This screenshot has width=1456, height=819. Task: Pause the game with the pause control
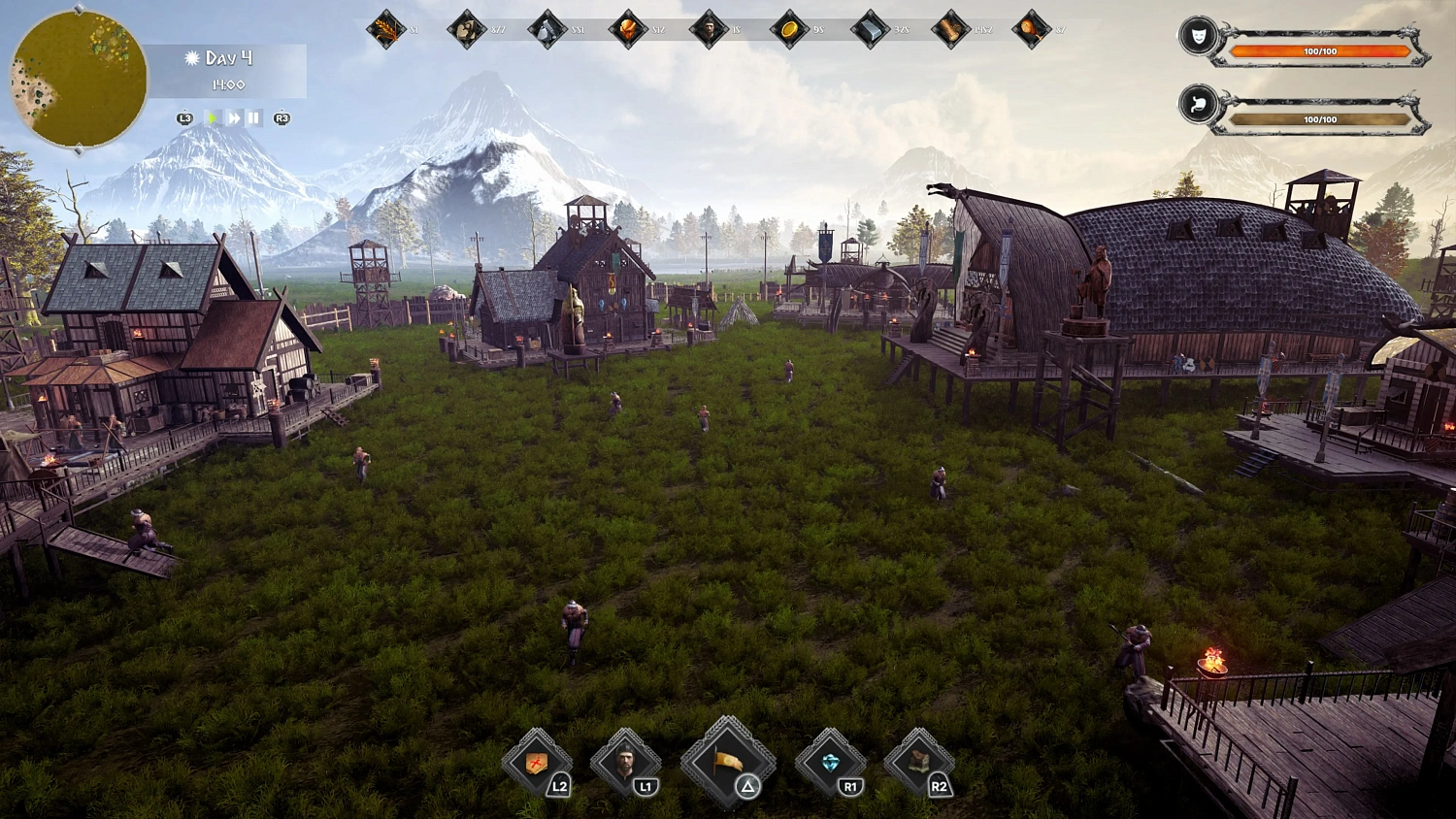[x=251, y=116]
